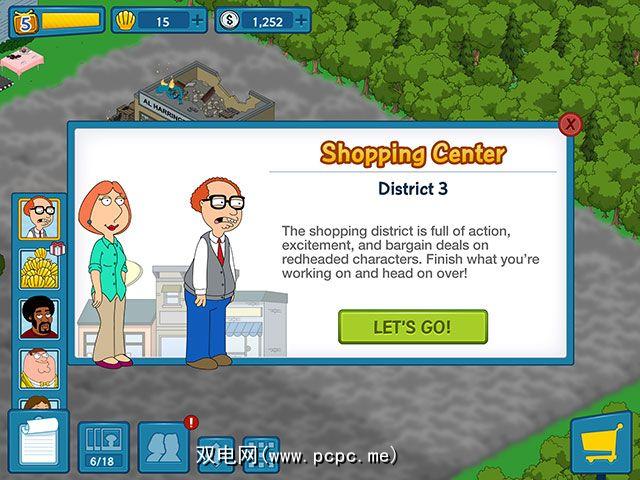
Task: View the 6/18 collection cards
Action: 104,445
